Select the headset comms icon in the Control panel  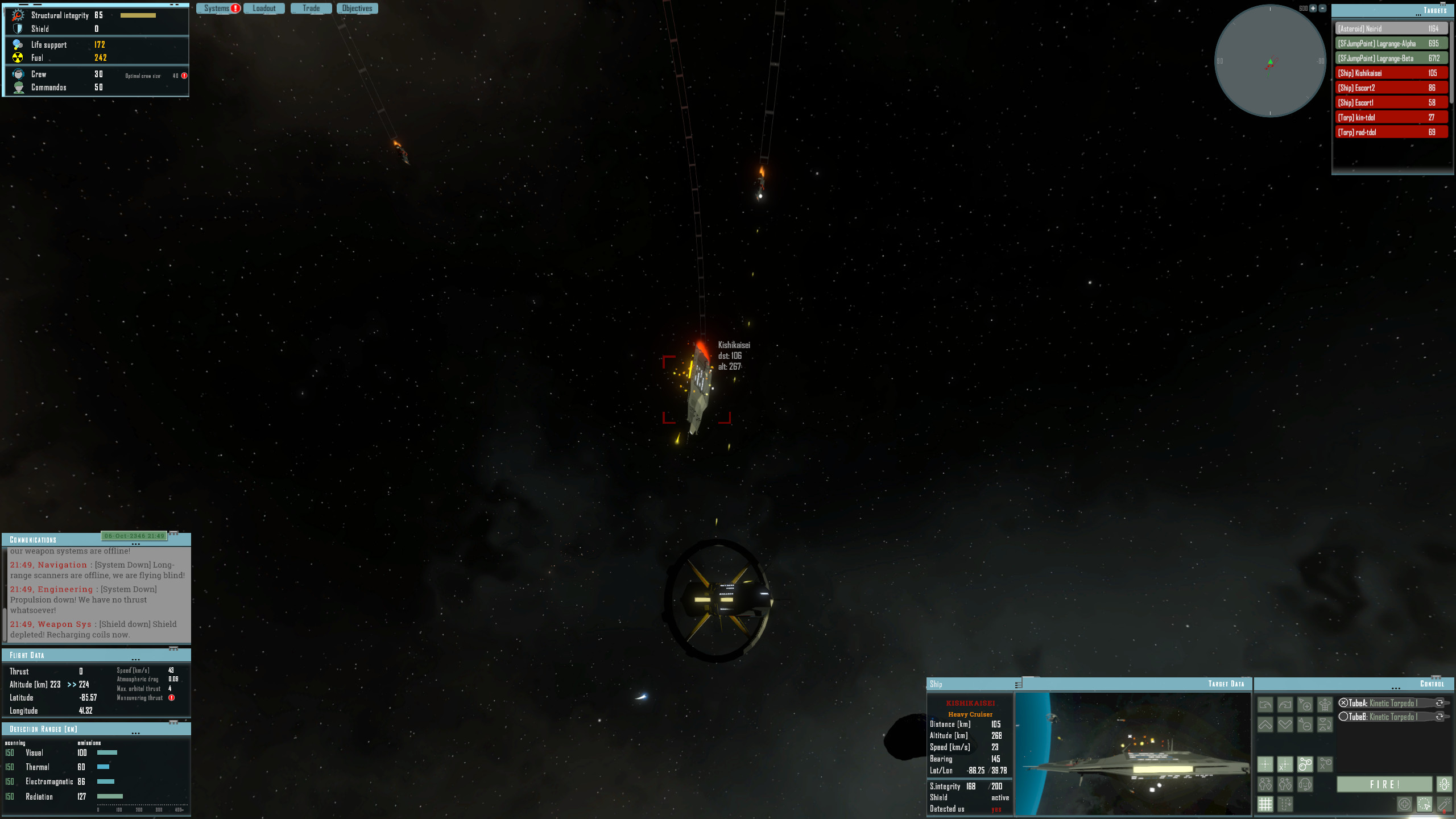(1305, 785)
